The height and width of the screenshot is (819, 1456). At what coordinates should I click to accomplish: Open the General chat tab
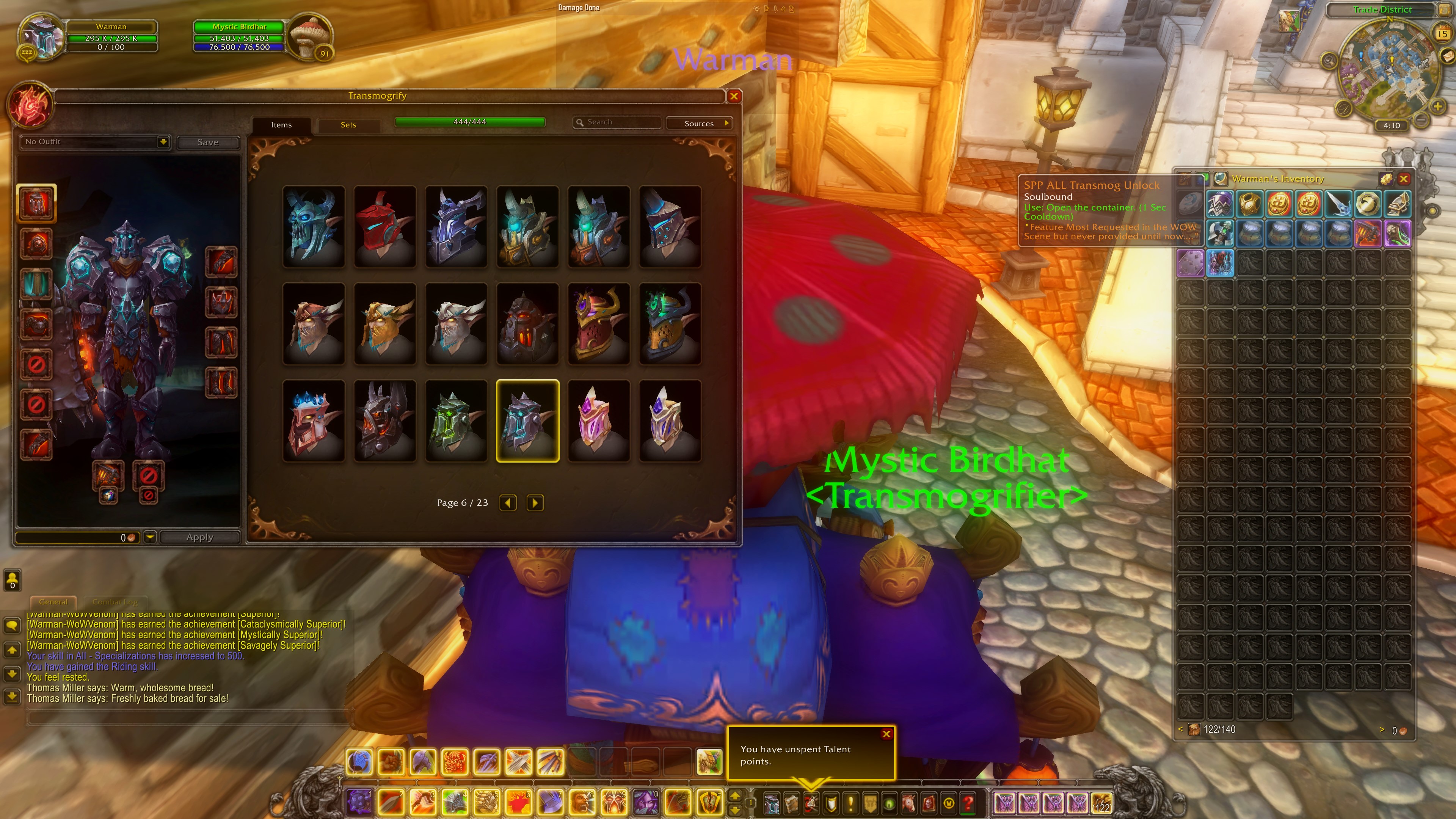tap(53, 602)
